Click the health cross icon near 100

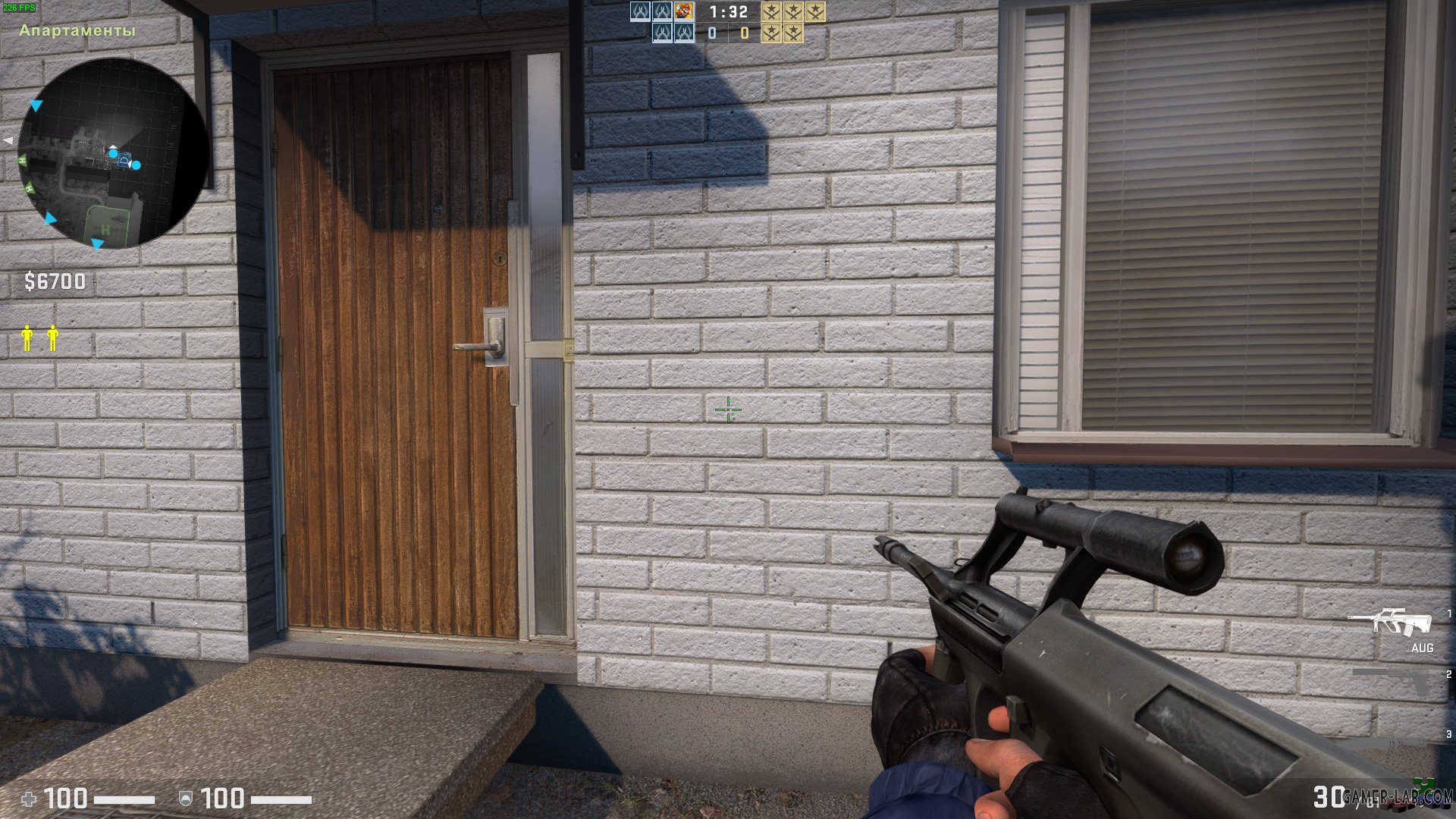28,799
